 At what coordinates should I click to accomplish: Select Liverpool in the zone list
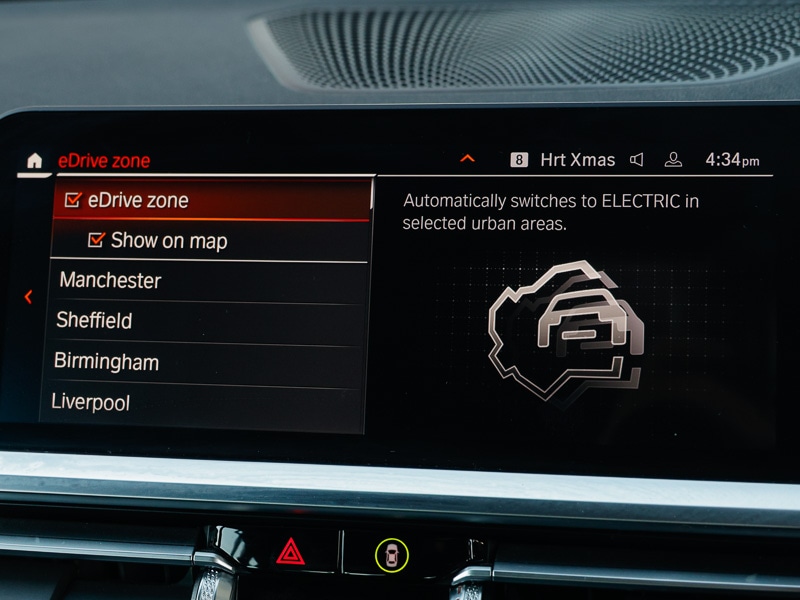pos(92,402)
